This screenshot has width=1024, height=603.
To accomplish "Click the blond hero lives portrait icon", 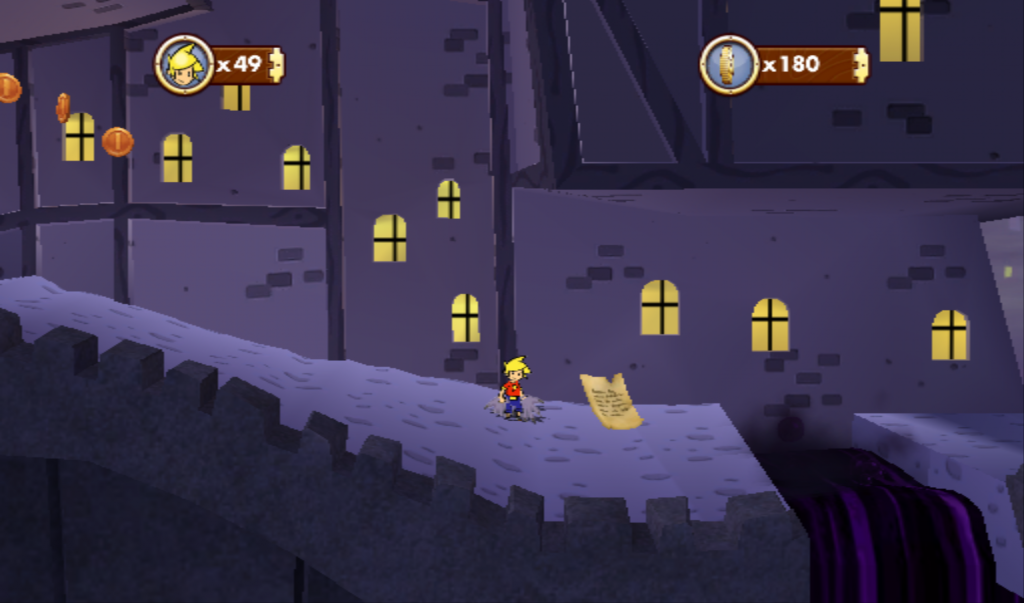I will pos(184,65).
